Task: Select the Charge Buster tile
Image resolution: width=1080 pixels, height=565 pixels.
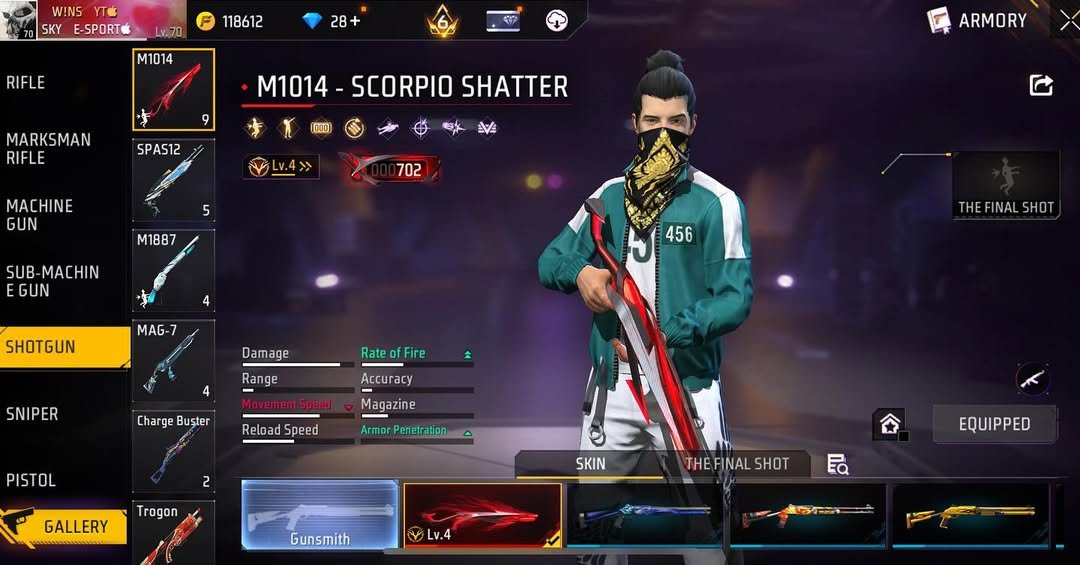Action: point(173,451)
